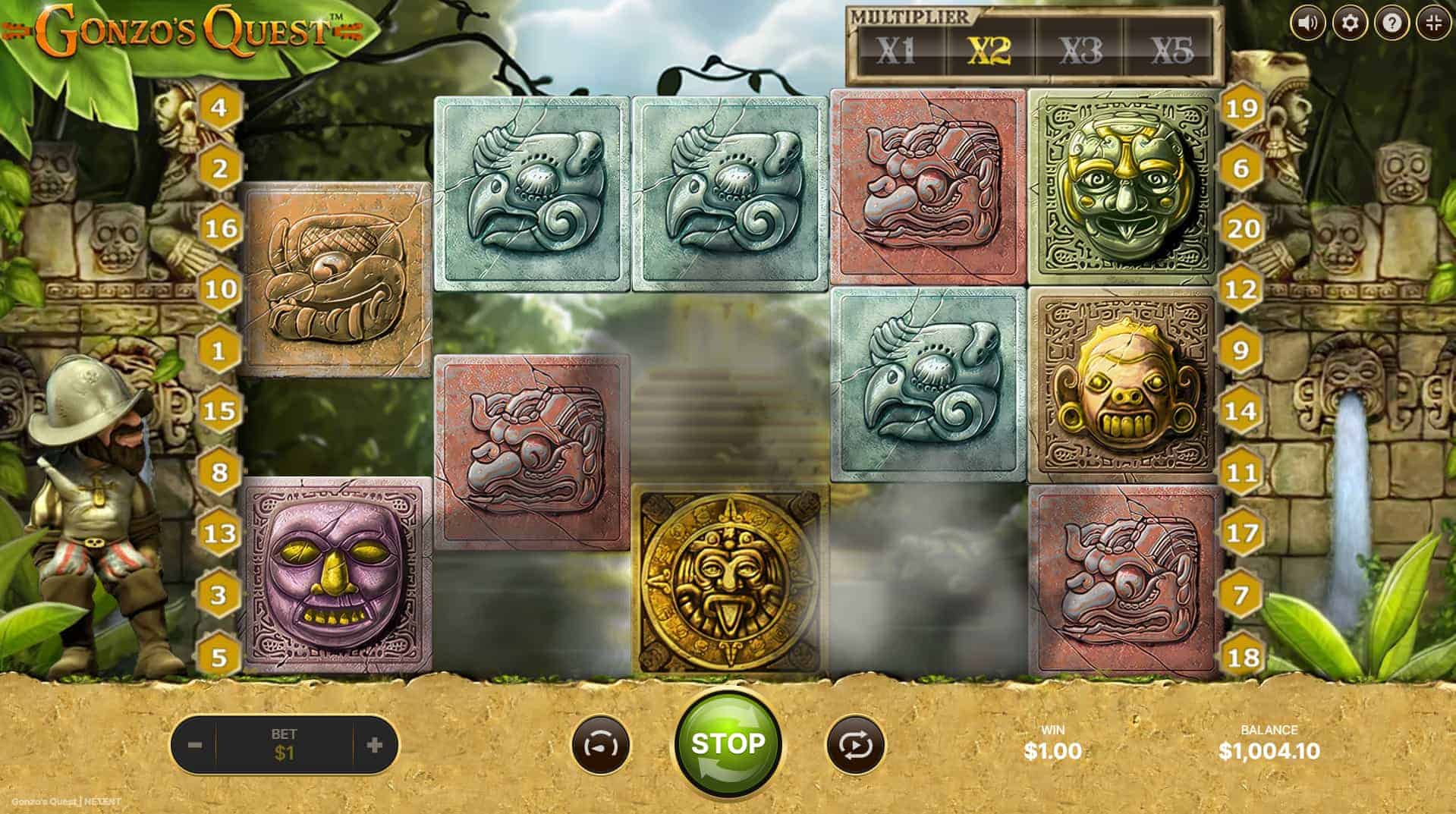Decrease the bet with the minus control
This screenshot has height=814, width=1456.
click(196, 745)
